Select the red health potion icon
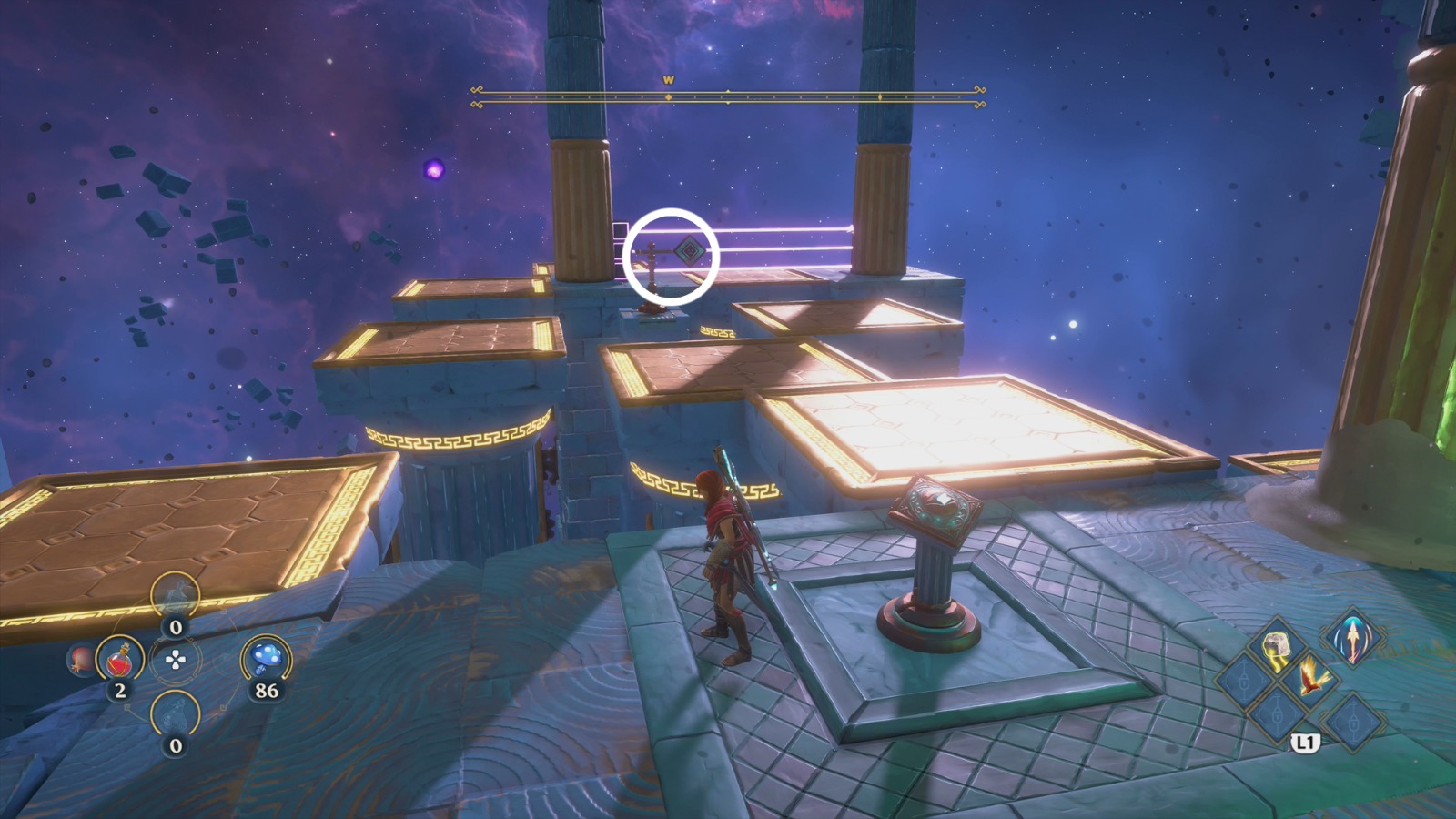Image resolution: width=1456 pixels, height=819 pixels. pyautogui.click(x=120, y=660)
